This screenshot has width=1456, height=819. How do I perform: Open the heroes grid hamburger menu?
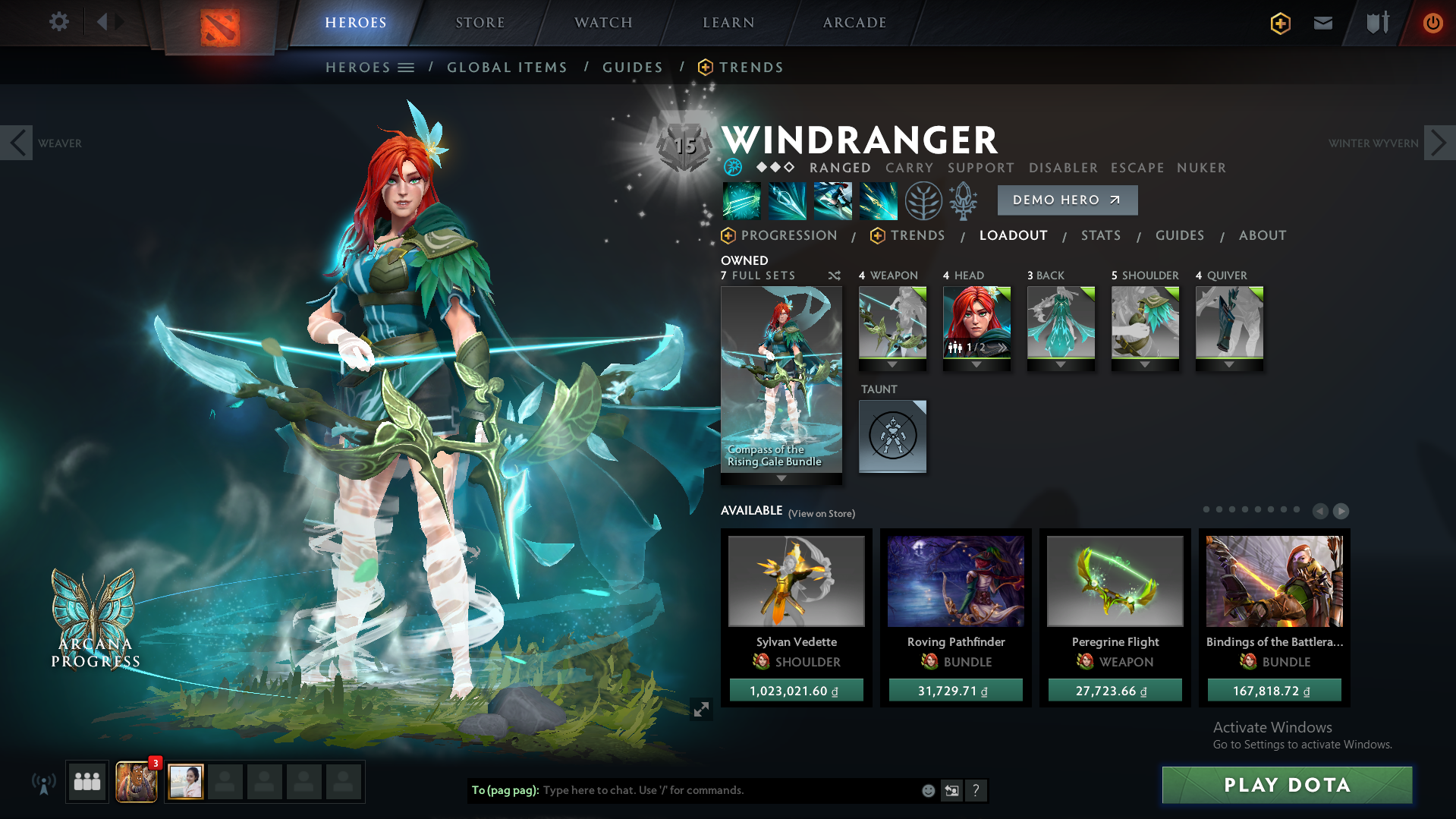407,67
